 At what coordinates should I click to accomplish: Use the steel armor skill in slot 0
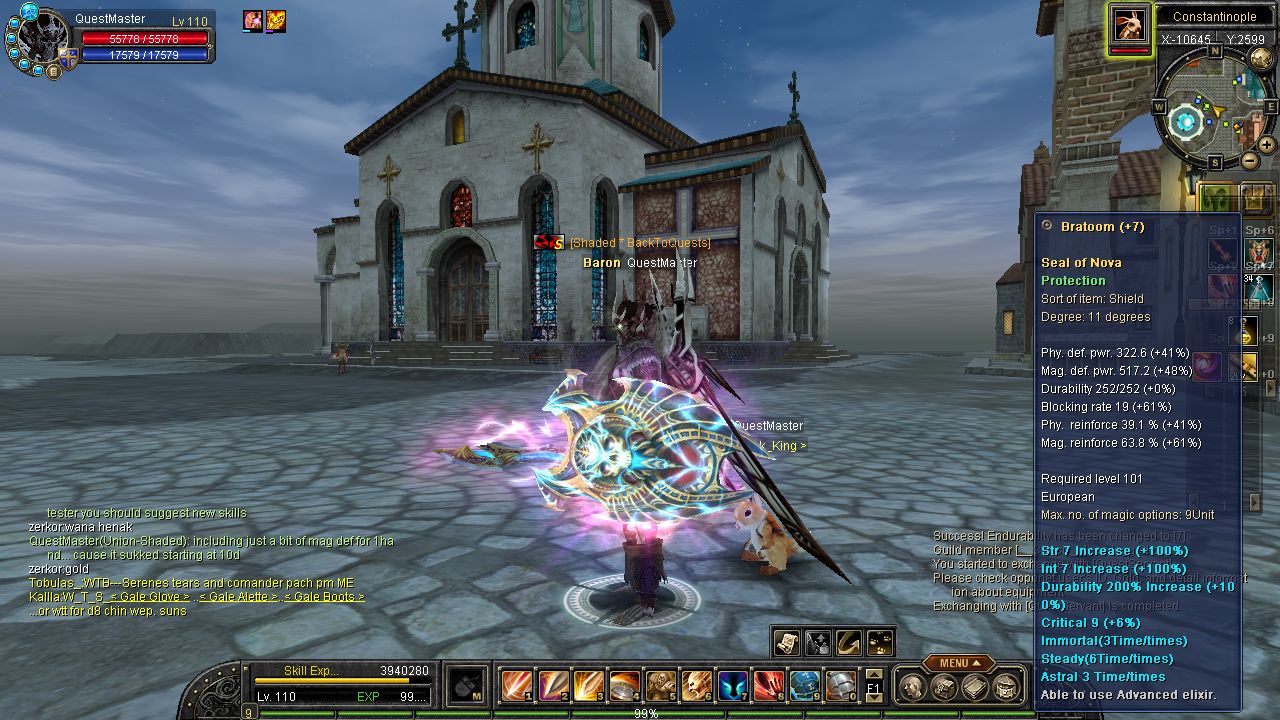[x=841, y=686]
